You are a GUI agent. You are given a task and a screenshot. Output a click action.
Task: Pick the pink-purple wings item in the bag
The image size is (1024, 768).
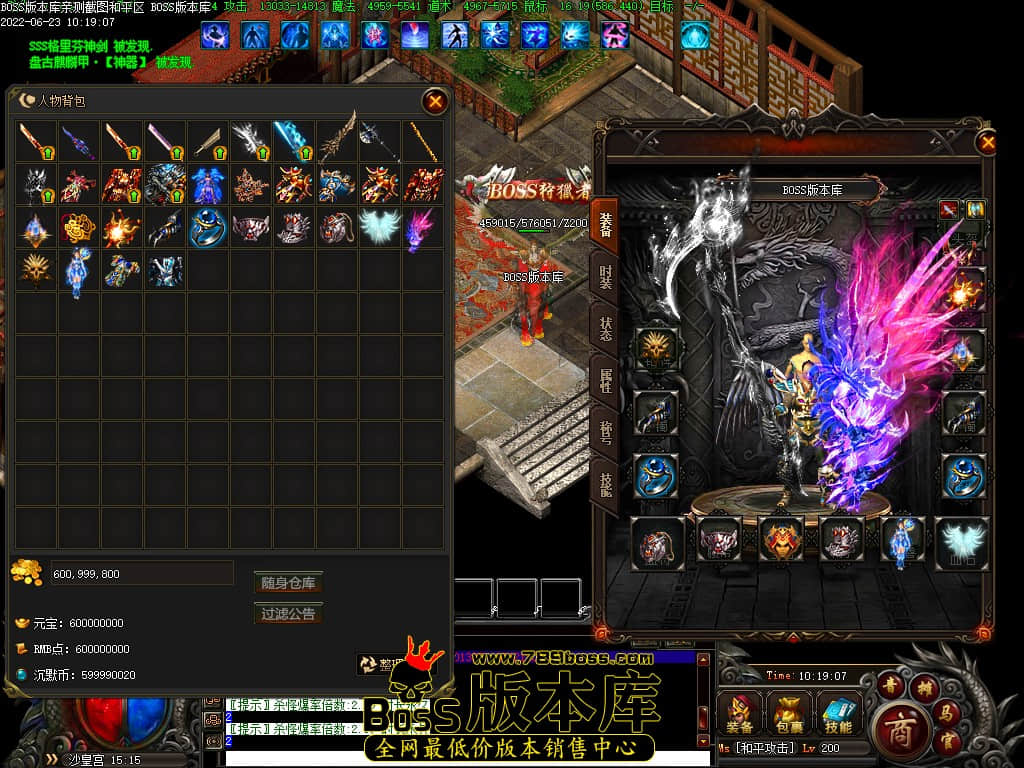[422, 228]
